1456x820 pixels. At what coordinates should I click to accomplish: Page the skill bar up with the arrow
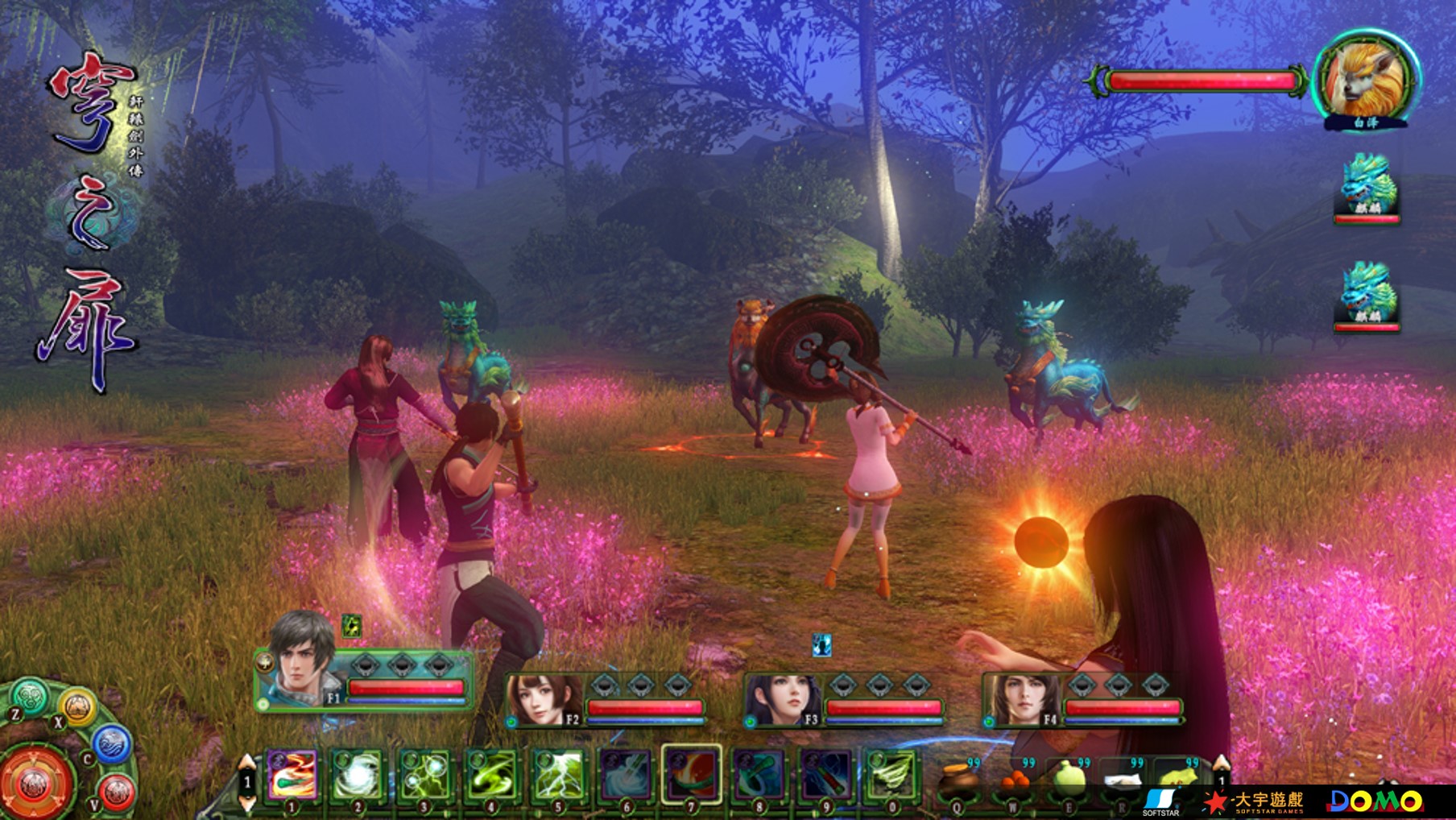pos(247,763)
